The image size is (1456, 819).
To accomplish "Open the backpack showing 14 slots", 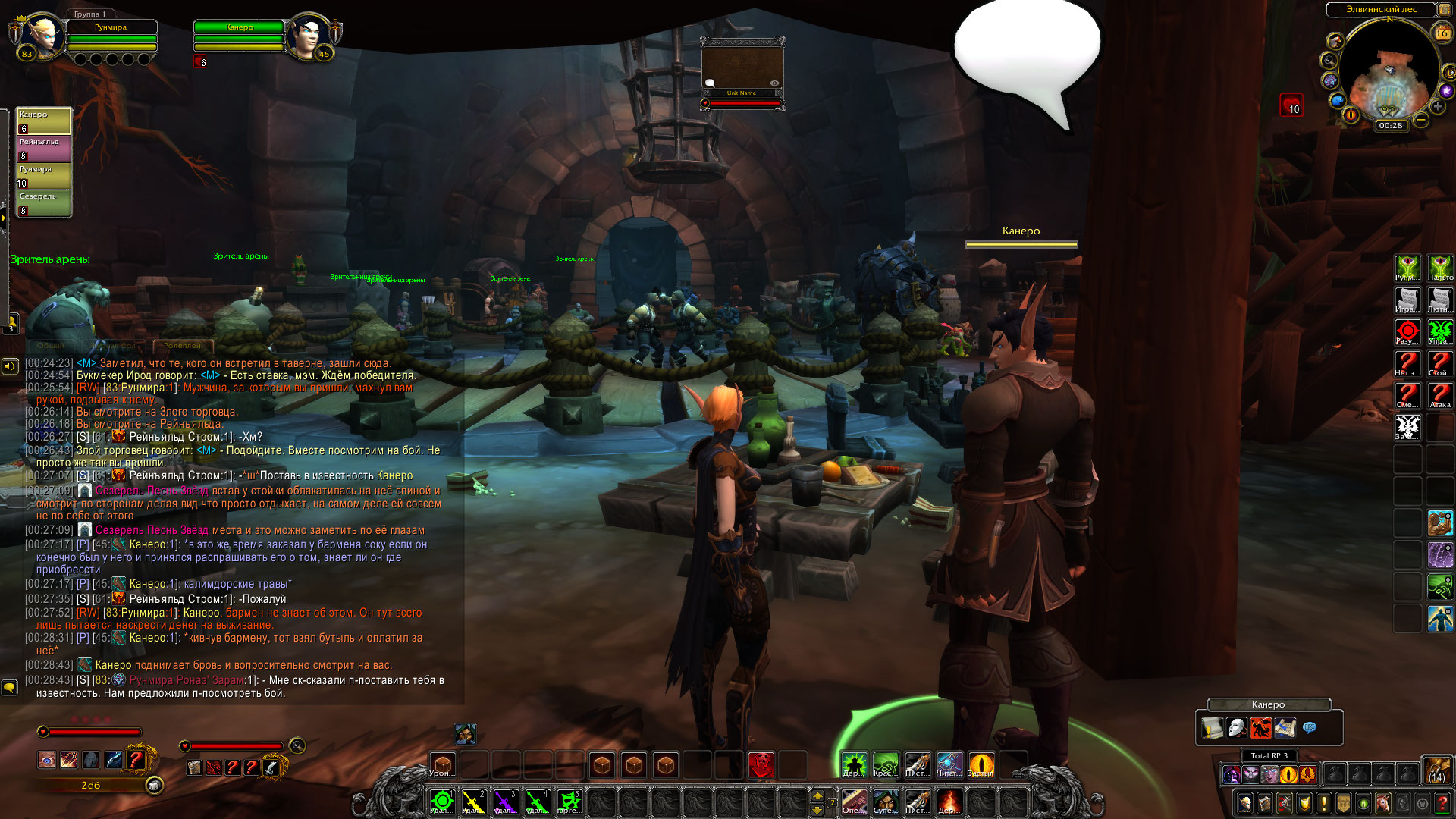I will (1437, 770).
